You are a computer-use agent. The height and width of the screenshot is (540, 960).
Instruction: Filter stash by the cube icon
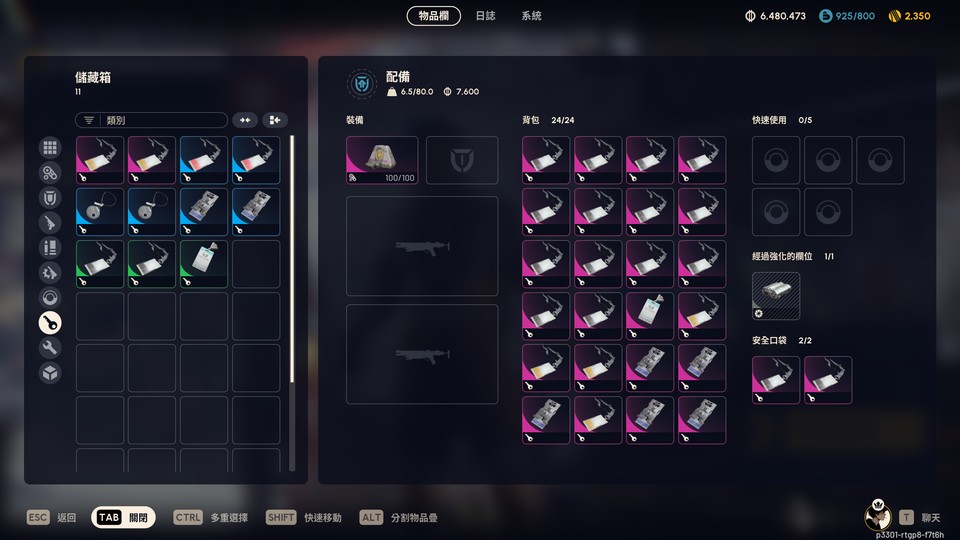tap(50, 372)
